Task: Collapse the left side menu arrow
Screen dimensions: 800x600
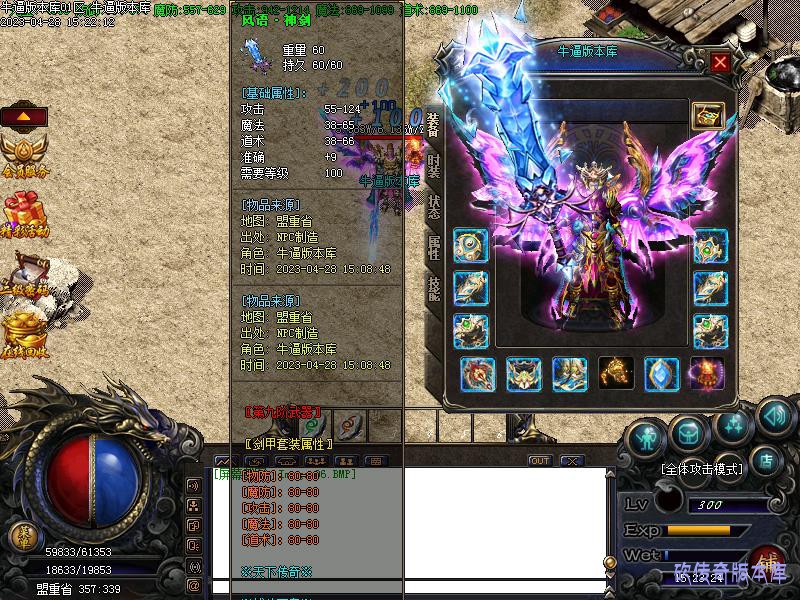Action: tap(24, 115)
